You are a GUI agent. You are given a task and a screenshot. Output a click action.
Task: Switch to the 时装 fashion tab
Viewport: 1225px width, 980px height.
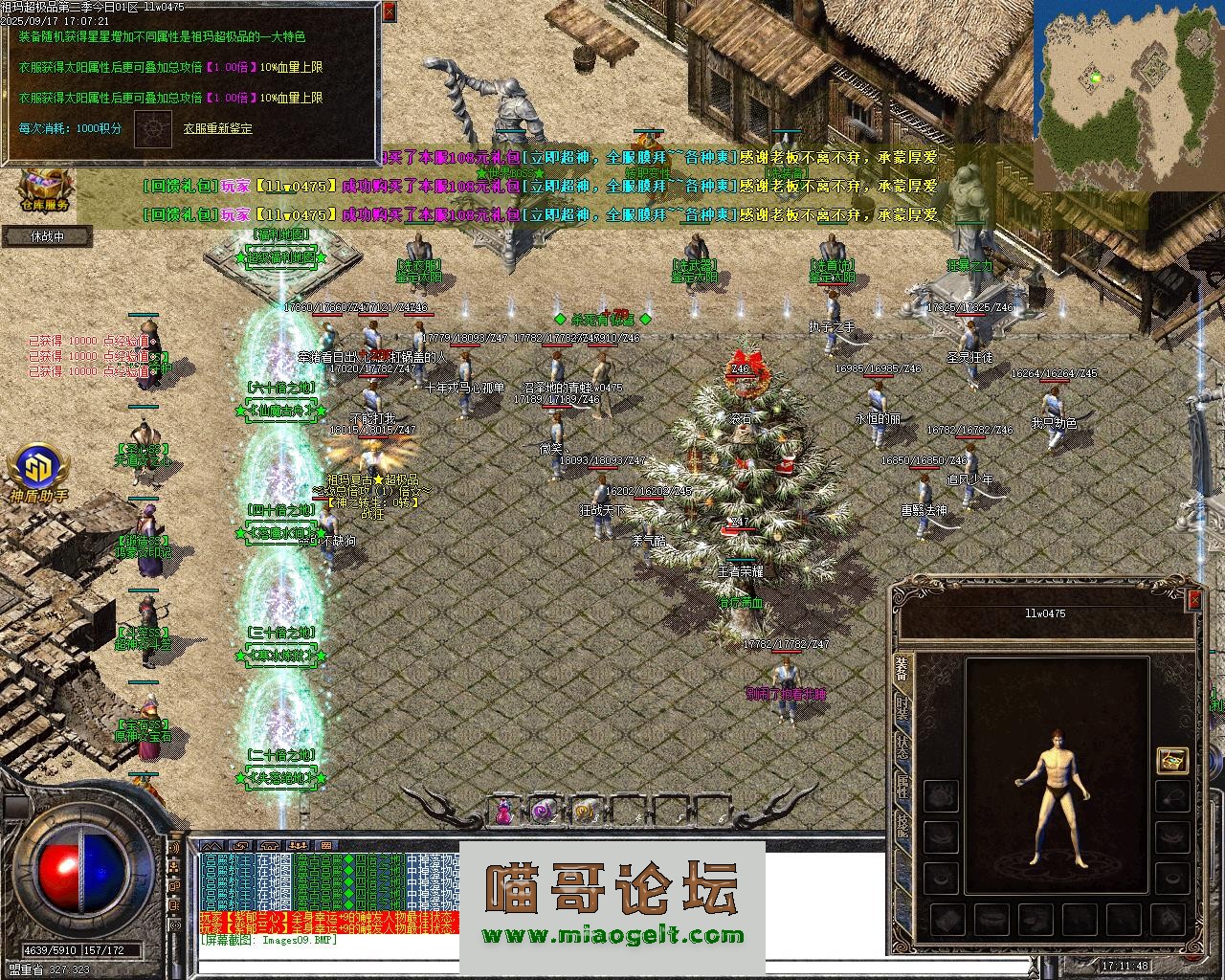[902, 709]
